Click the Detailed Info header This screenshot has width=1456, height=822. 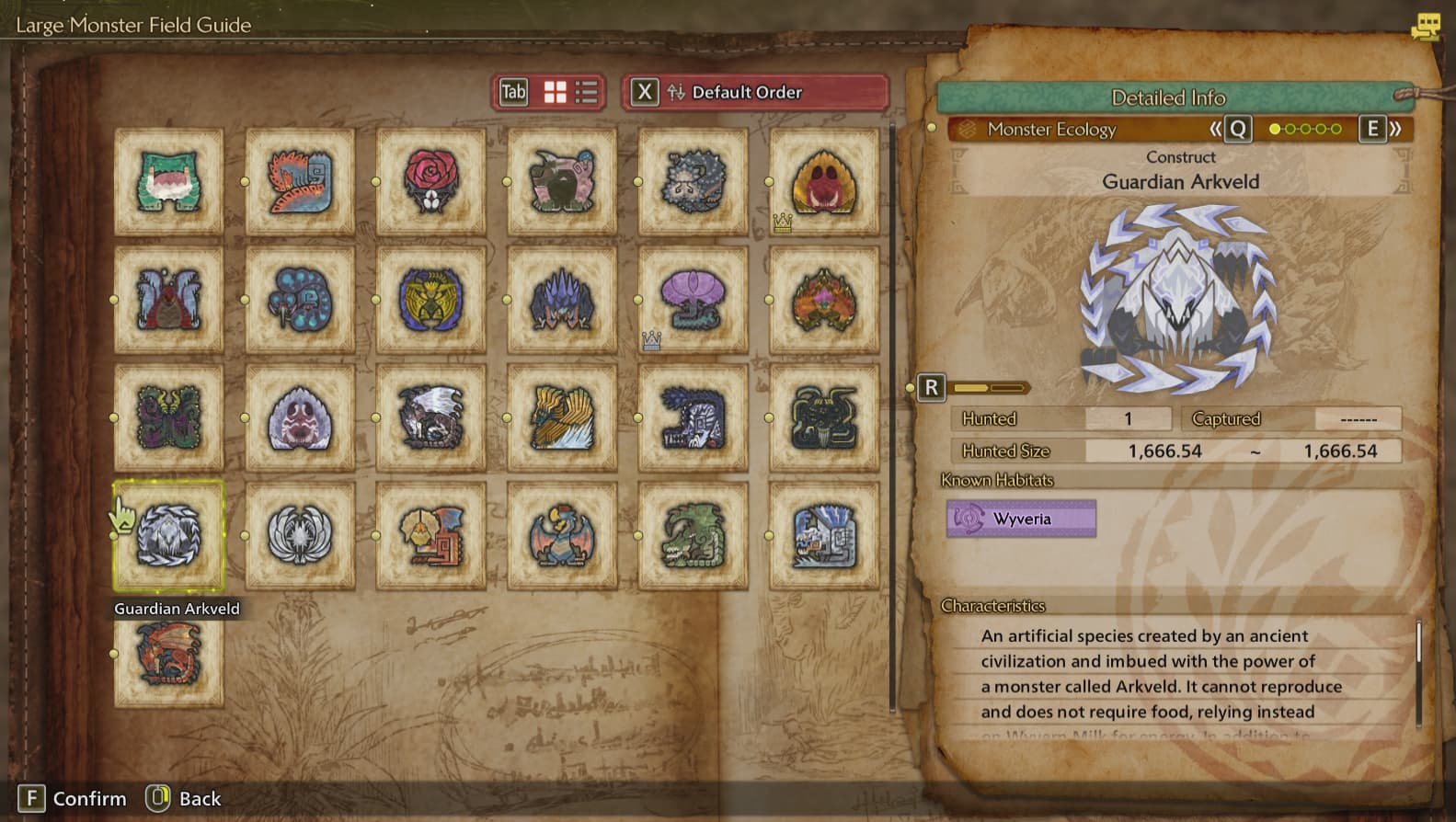click(1168, 97)
